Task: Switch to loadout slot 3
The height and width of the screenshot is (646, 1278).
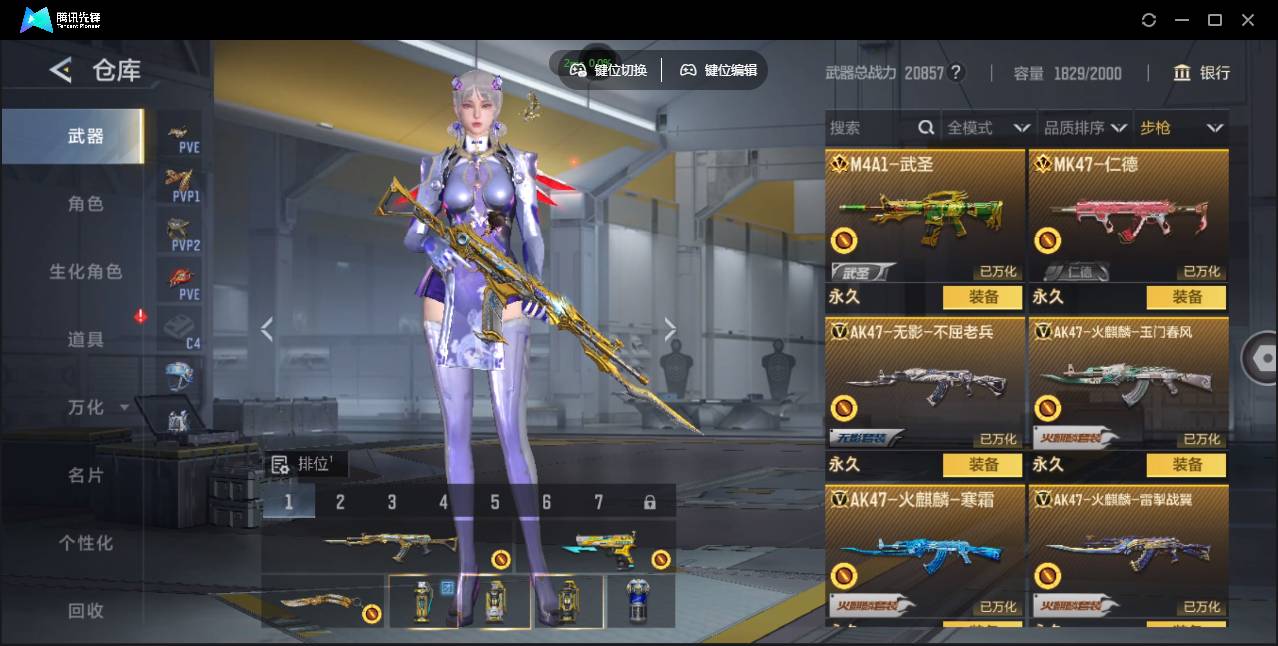Action: coord(392,502)
